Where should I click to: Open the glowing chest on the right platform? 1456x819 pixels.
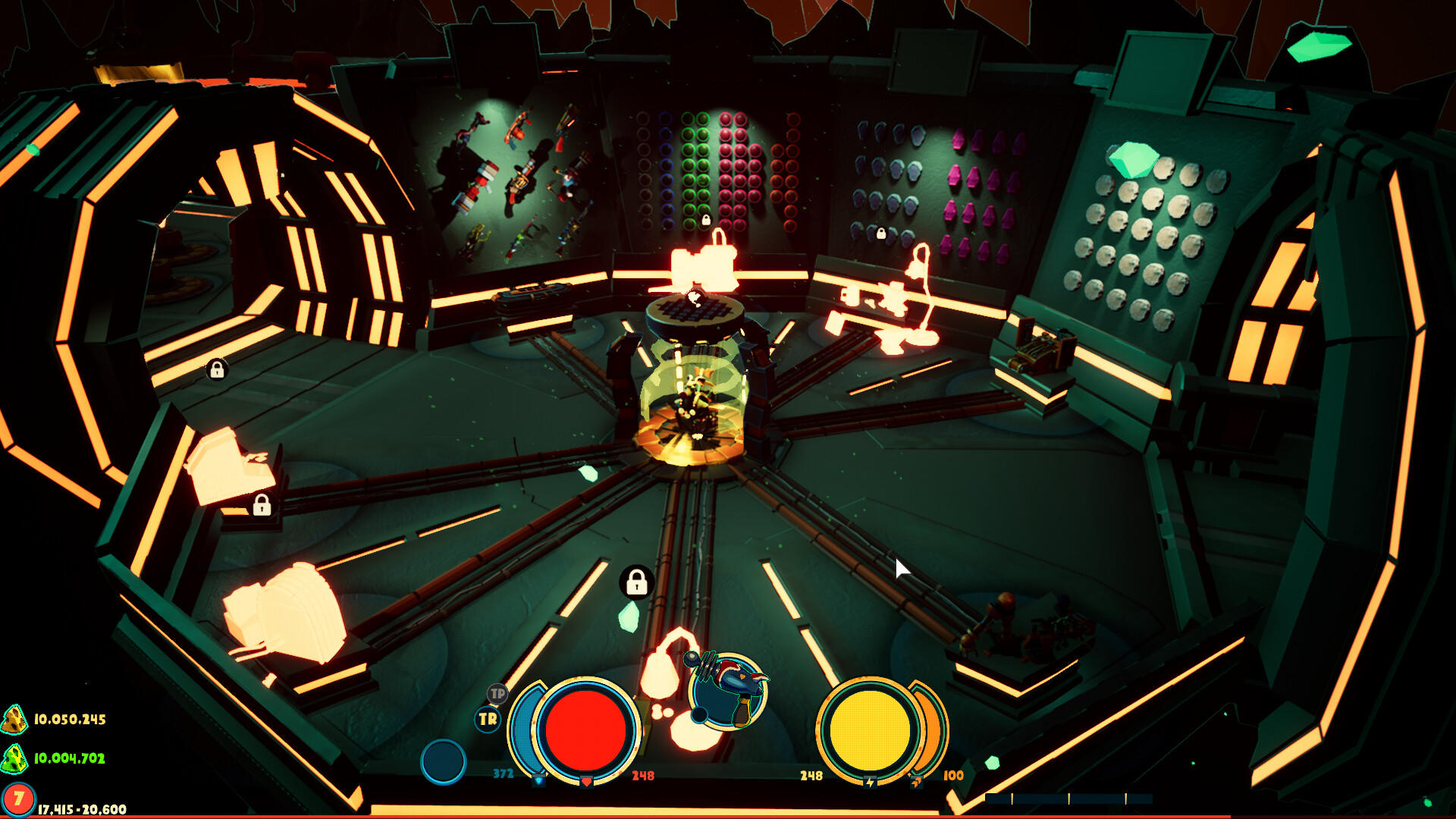pos(1046,349)
